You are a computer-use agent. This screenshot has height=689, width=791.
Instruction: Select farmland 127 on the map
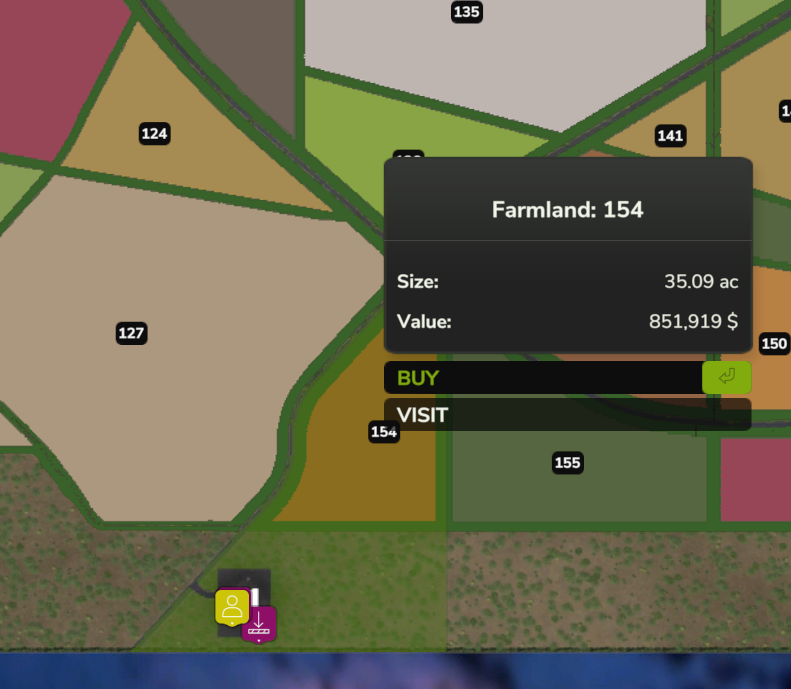[131, 333]
